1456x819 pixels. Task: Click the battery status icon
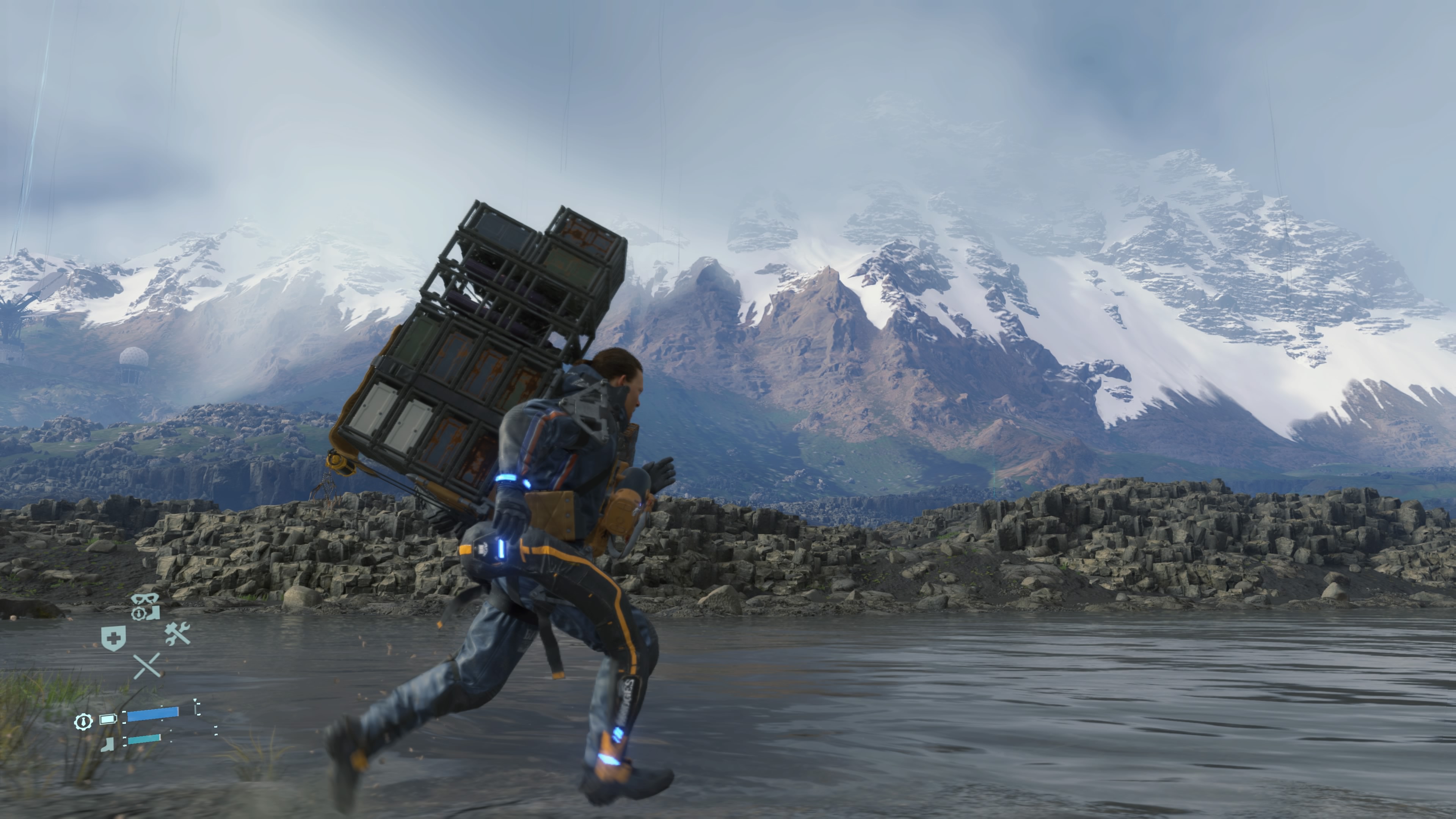[x=108, y=720]
